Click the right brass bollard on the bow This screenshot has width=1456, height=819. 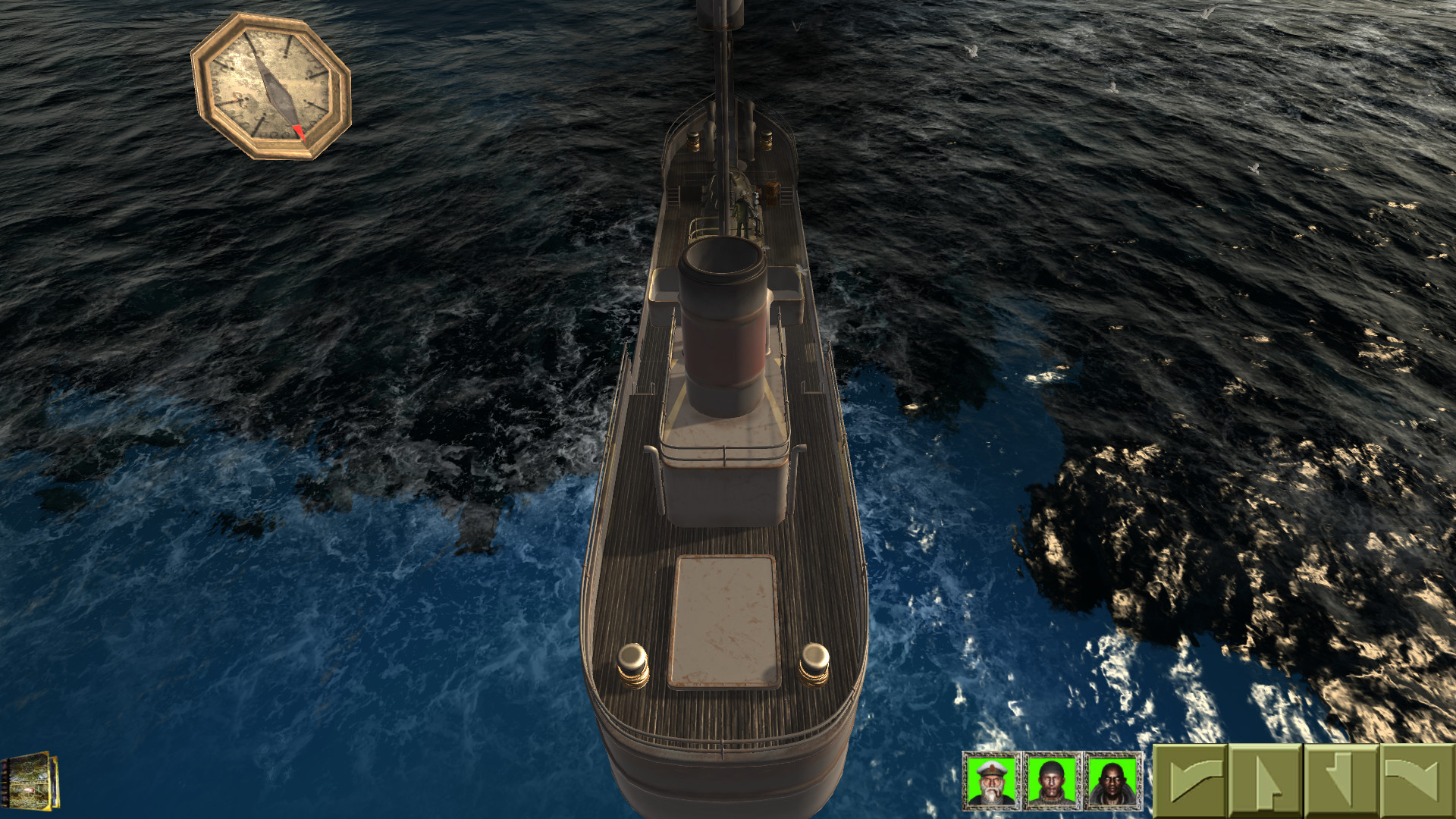click(813, 664)
